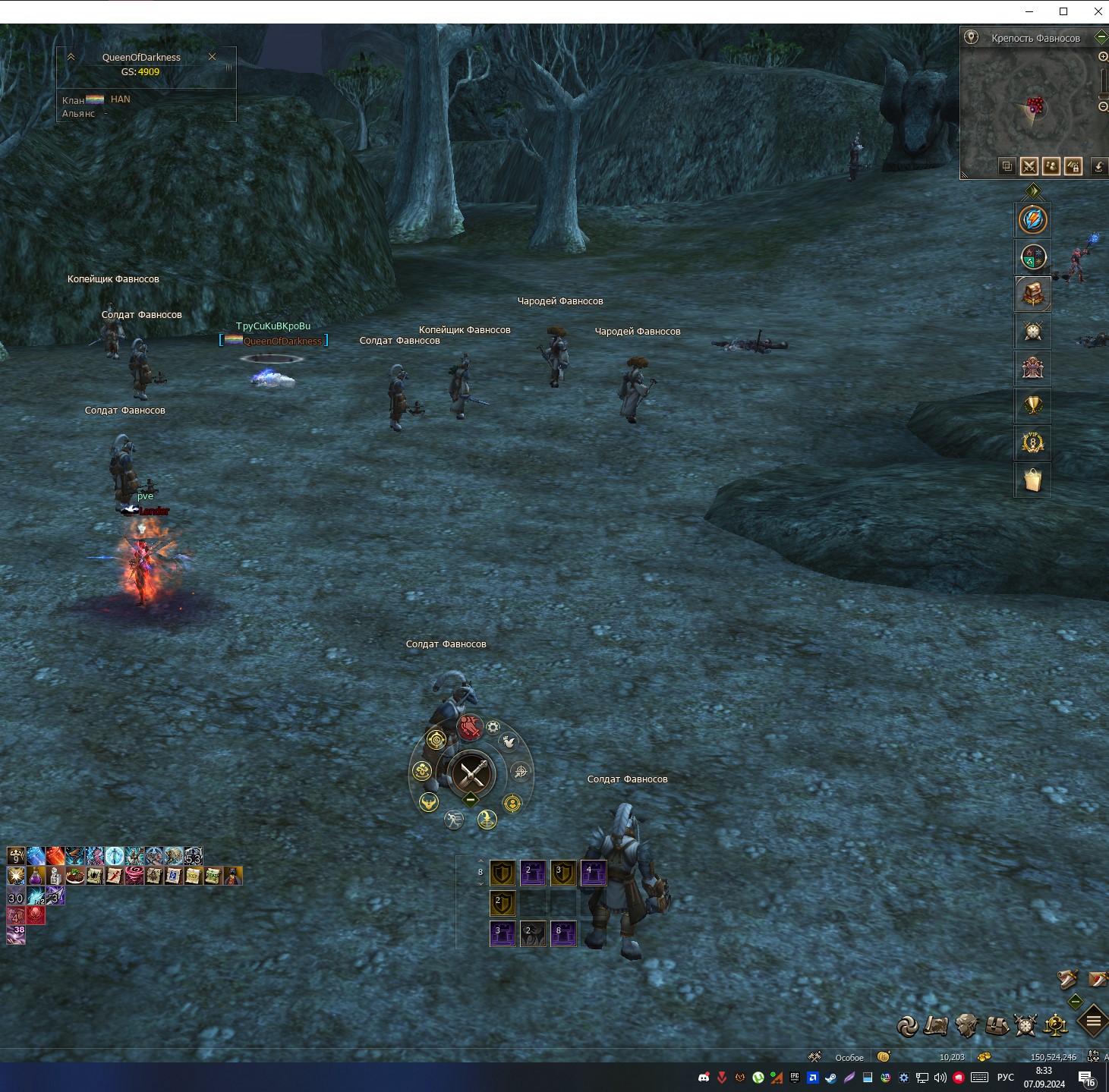Open the gear settings on the radial wheel
This screenshot has height=1092, width=1109.
pyautogui.click(x=493, y=727)
